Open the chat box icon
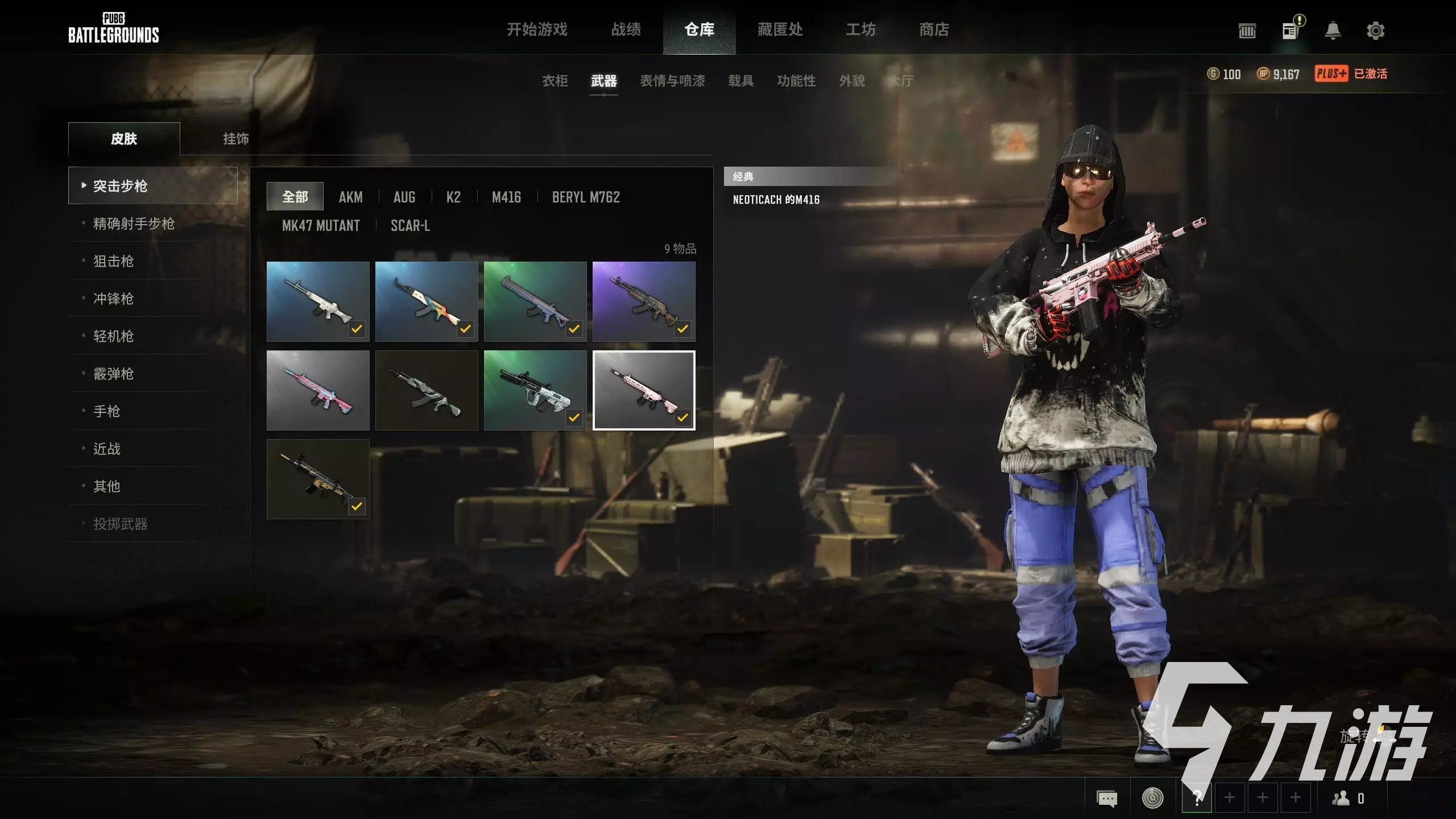Viewport: 1456px width, 819px height. coord(1106,798)
